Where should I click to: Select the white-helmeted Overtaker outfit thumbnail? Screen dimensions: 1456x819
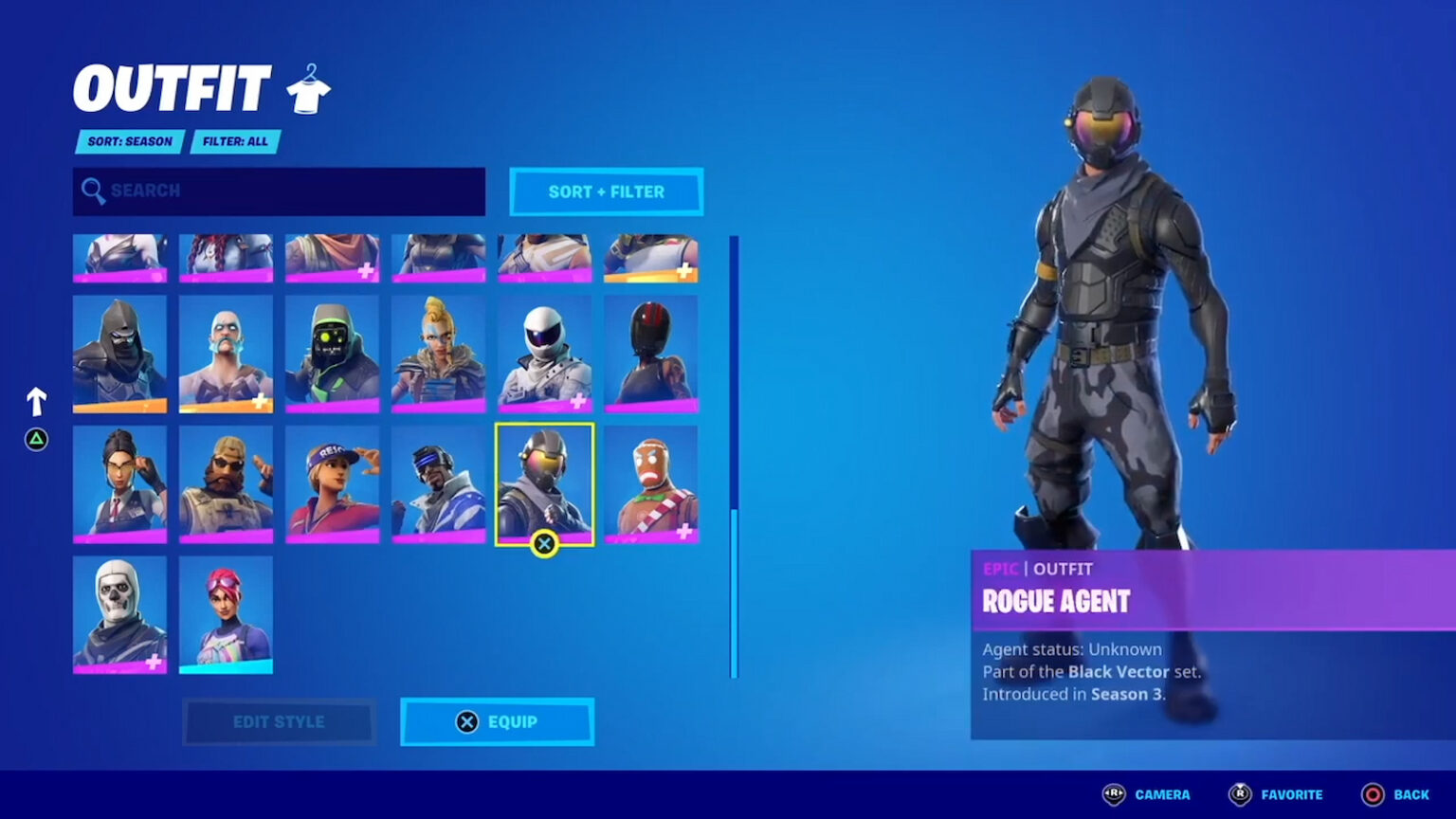pyautogui.click(x=545, y=355)
